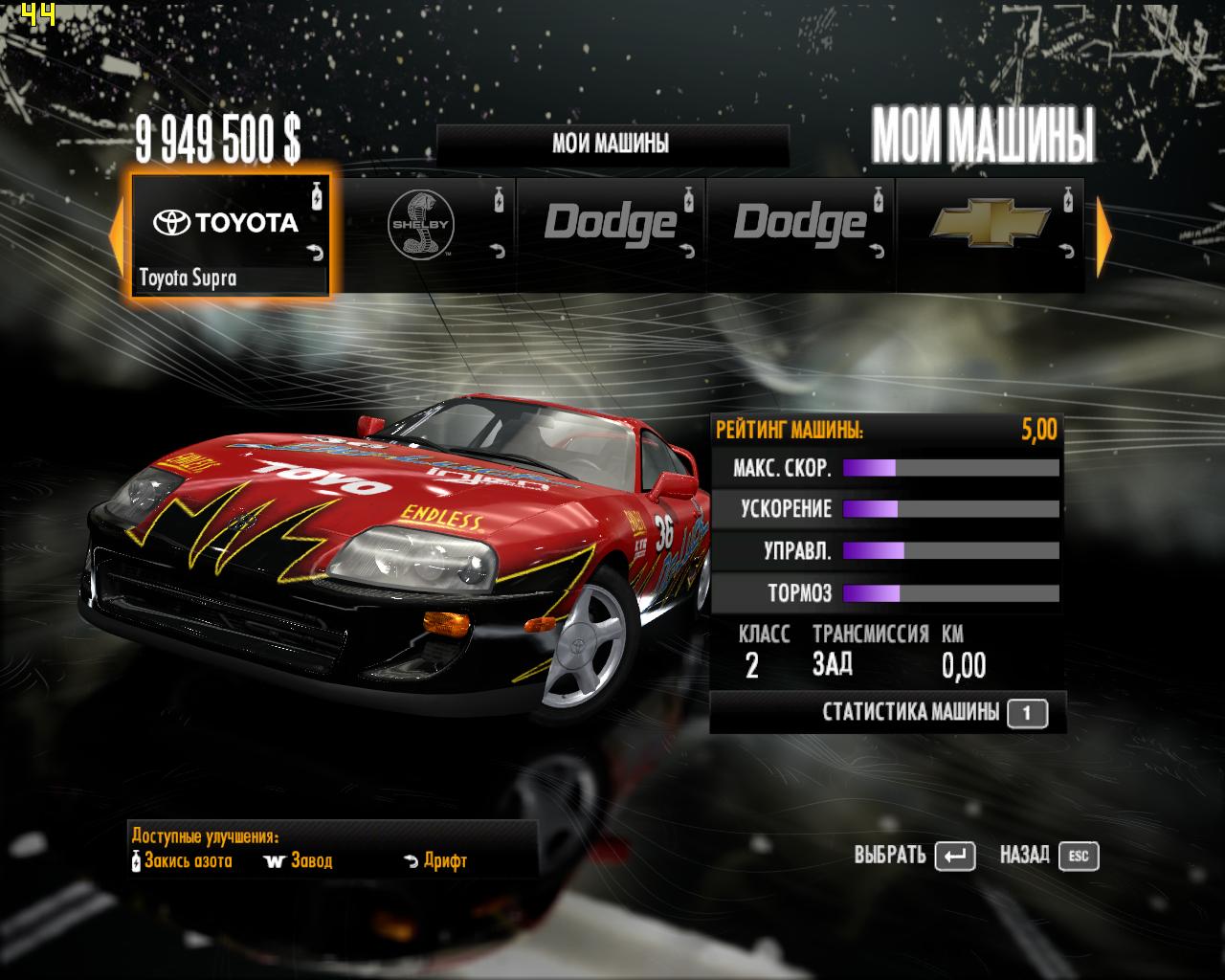Go back with the Назад button
The image size is (1225, 980).
pos(1048,856)
